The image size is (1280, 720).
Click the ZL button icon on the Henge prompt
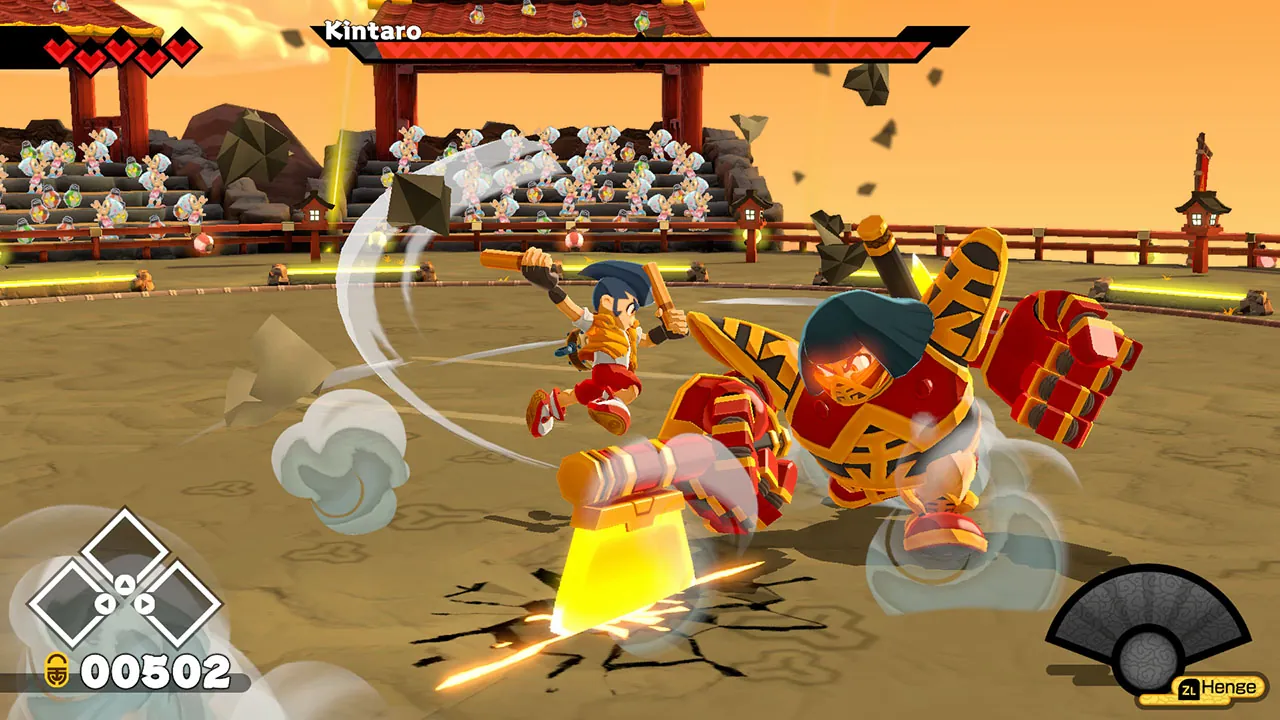(x=1190, y=687)
